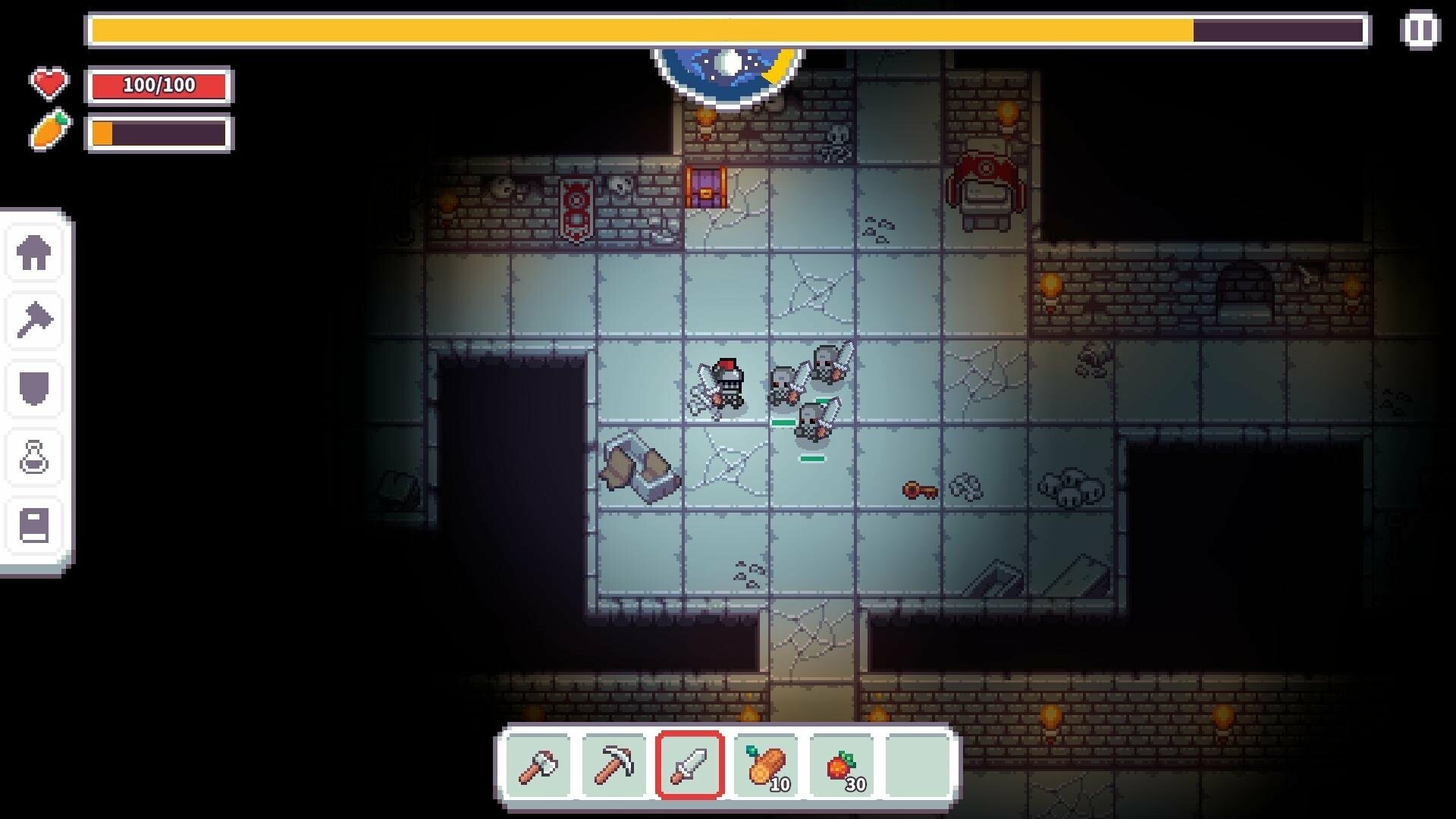The height and width of the screenshot is (819, 1456).
Task: Select the apples stack of 30
Action: click(x=843, y=765)
